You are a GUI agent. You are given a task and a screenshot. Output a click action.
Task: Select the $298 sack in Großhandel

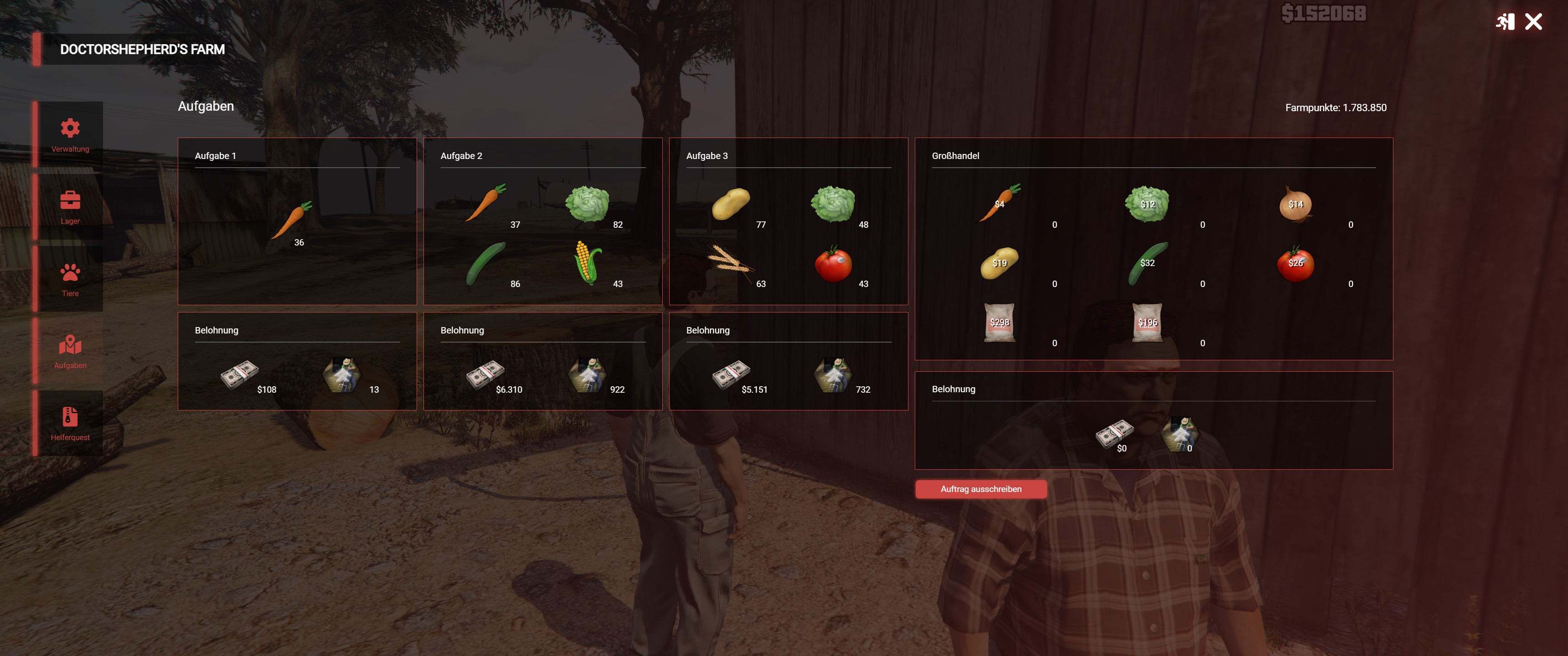[1000, 322]
